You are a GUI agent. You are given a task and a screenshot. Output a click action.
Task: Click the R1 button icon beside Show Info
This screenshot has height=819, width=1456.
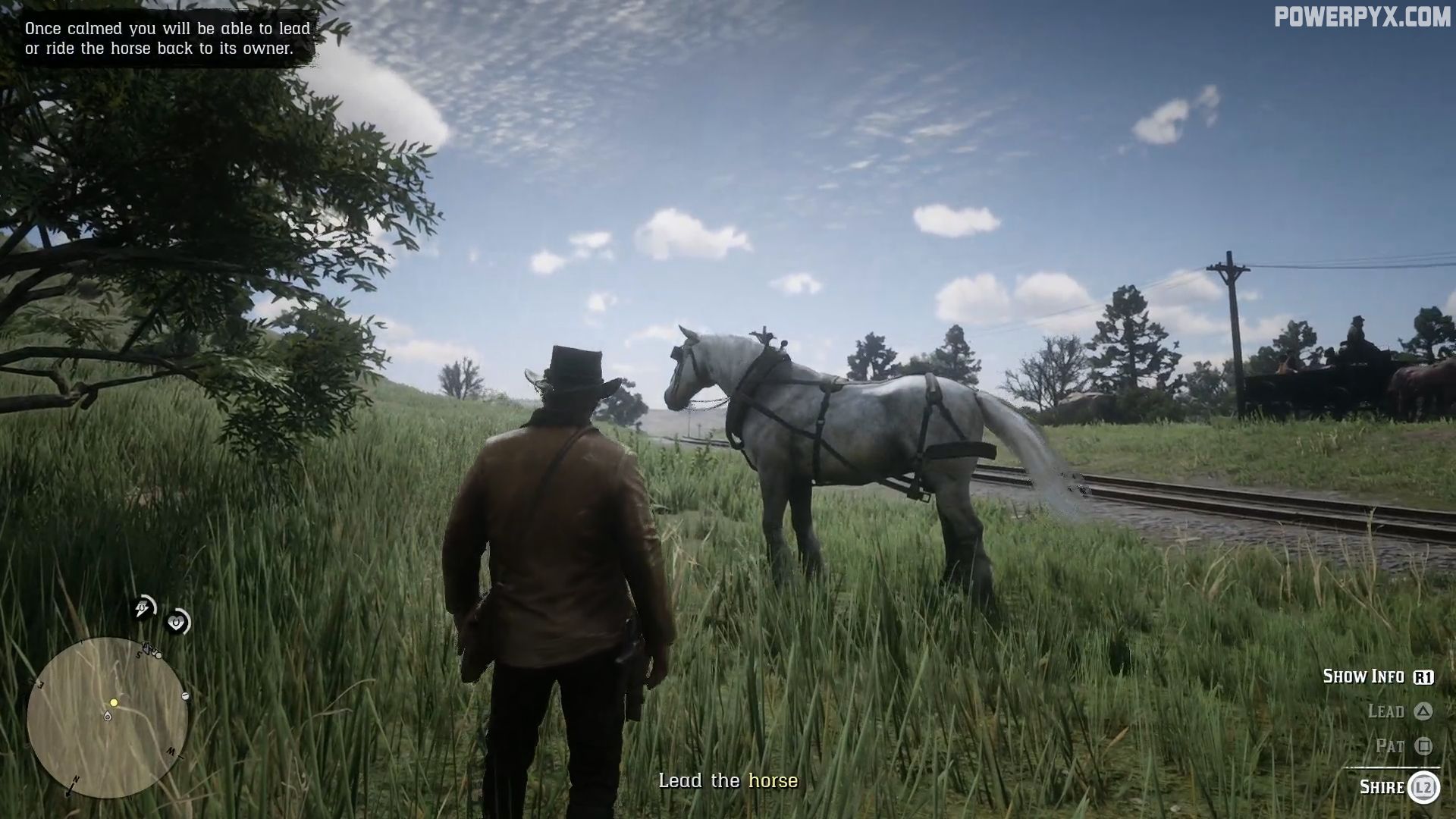click(1423, 676)
